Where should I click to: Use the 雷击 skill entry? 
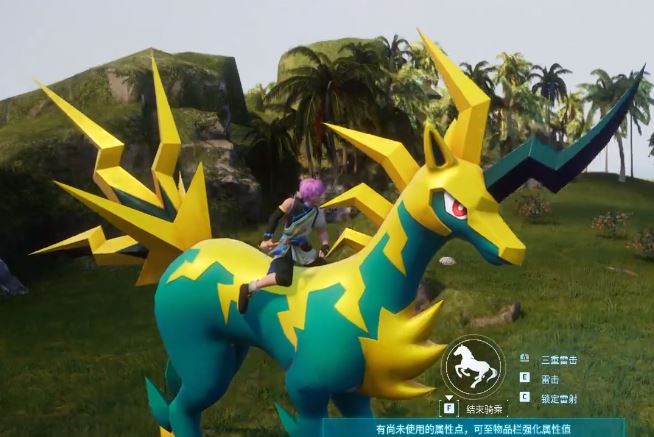pyautogui.click(x=550, y=378)
